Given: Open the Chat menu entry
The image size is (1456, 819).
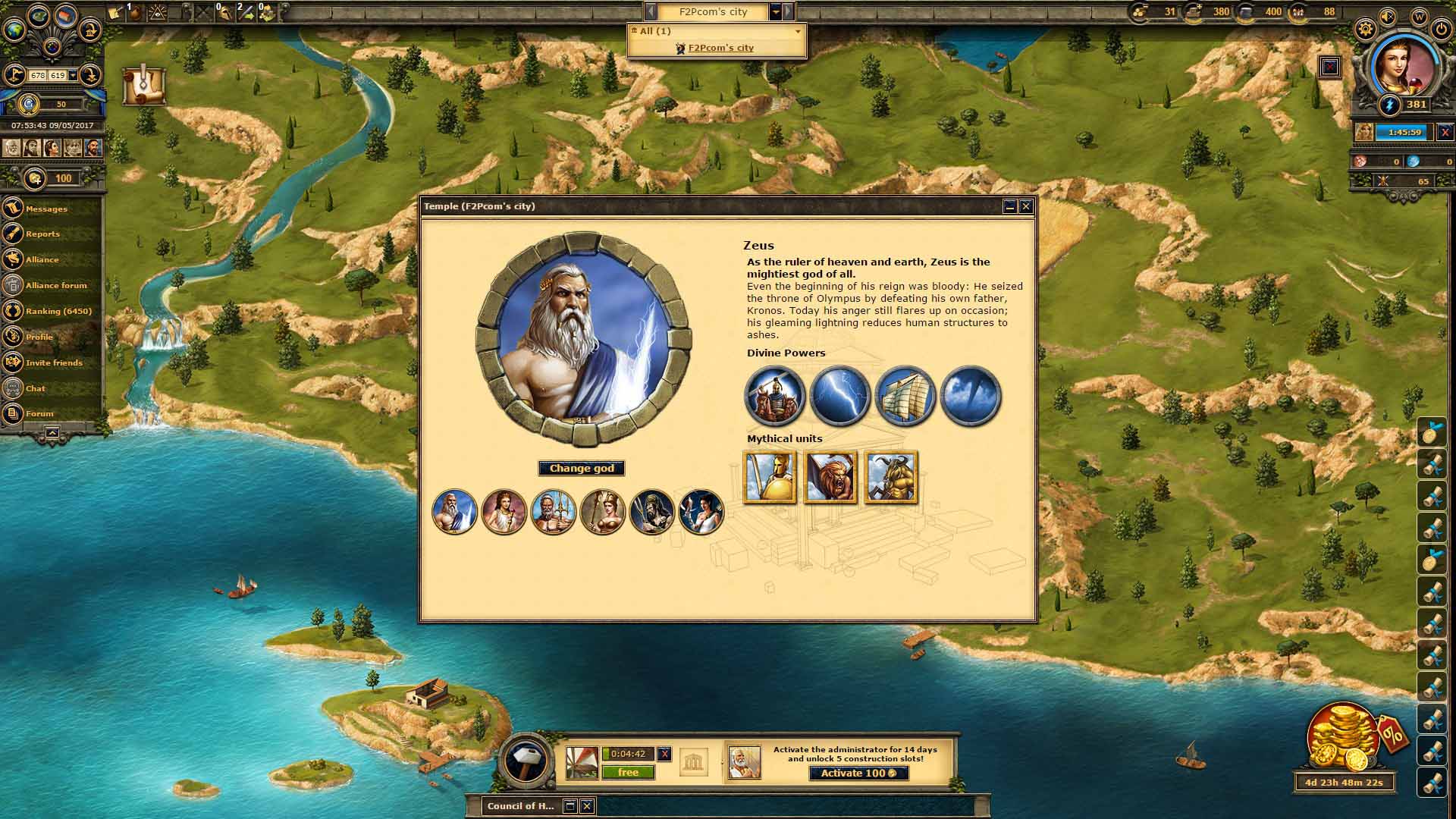Looking at the screenshot, I should [36, 389].
